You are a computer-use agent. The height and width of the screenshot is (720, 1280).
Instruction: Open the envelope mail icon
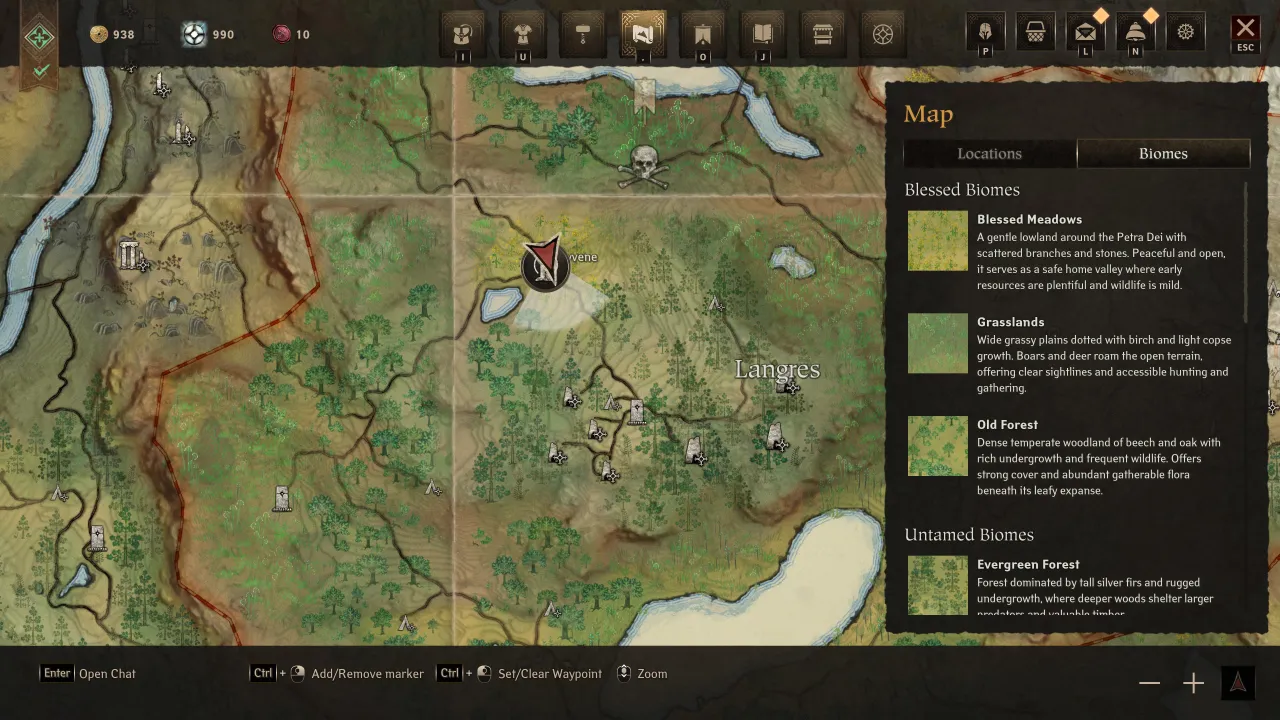[x=1085, y=33]
